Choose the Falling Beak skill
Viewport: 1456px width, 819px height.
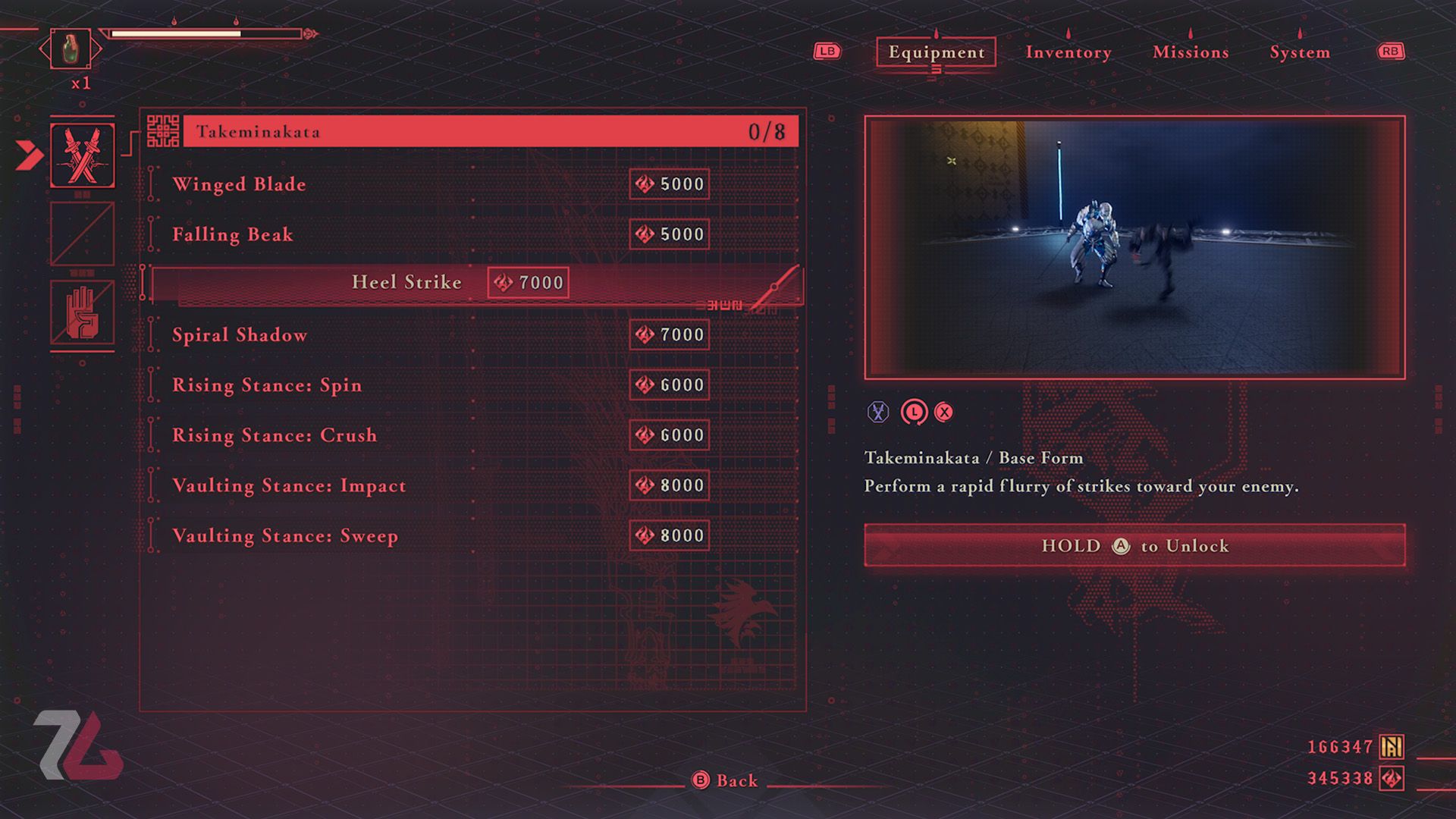233,234
